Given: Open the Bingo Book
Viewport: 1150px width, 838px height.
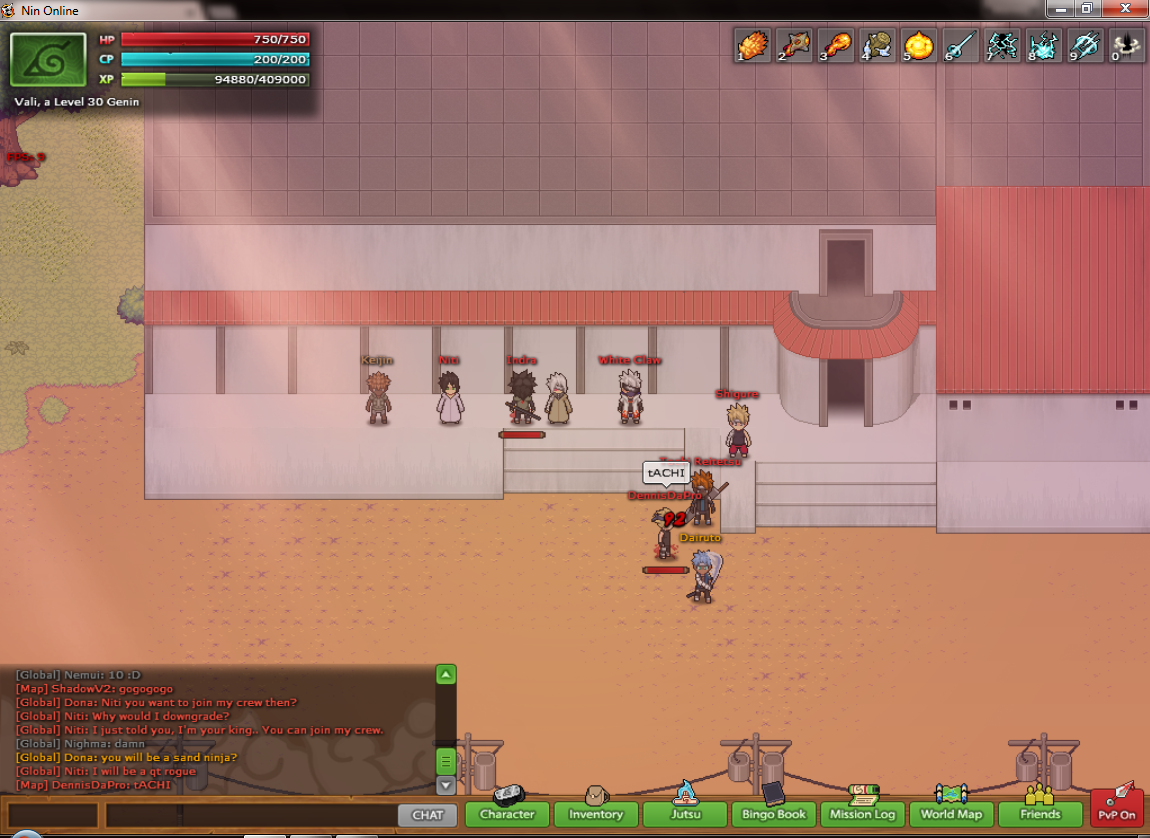Looking at the screenshot, I should [774, 814].
